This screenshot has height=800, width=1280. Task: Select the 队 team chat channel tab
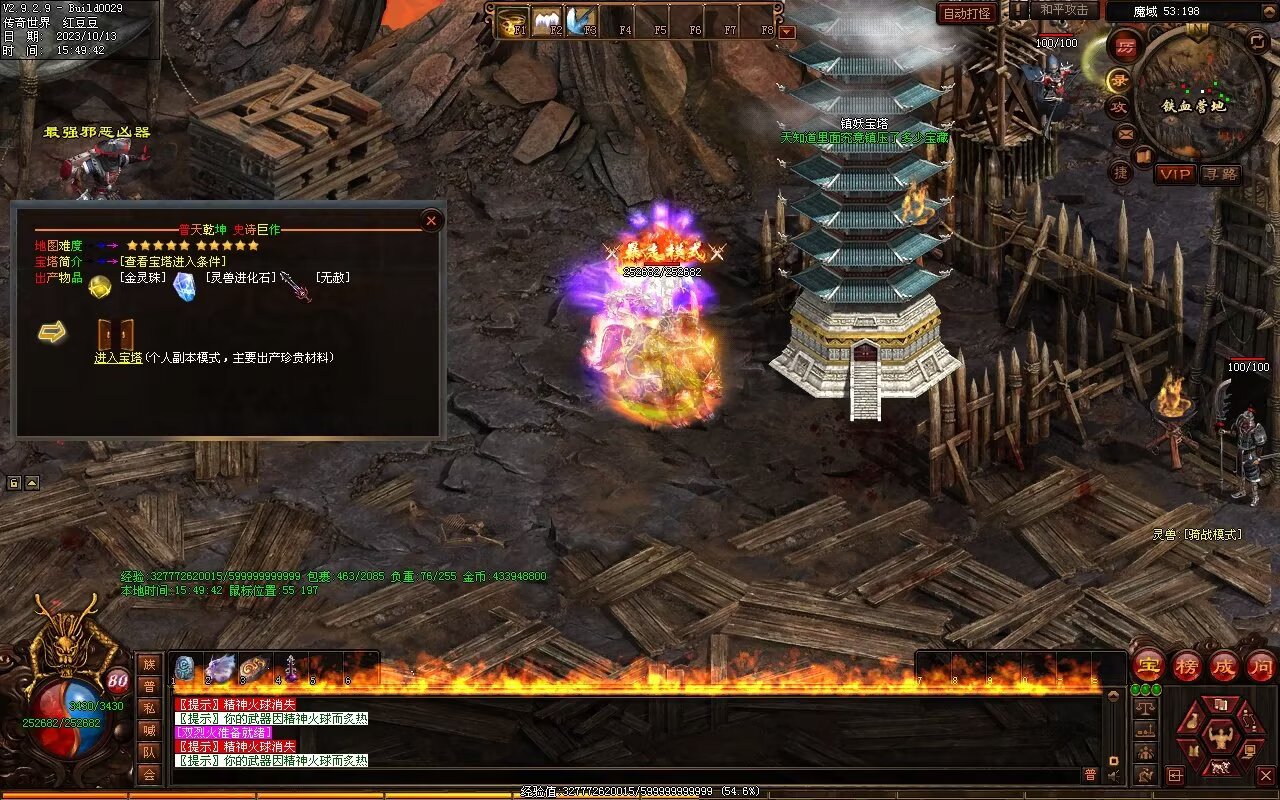(149, 752)
